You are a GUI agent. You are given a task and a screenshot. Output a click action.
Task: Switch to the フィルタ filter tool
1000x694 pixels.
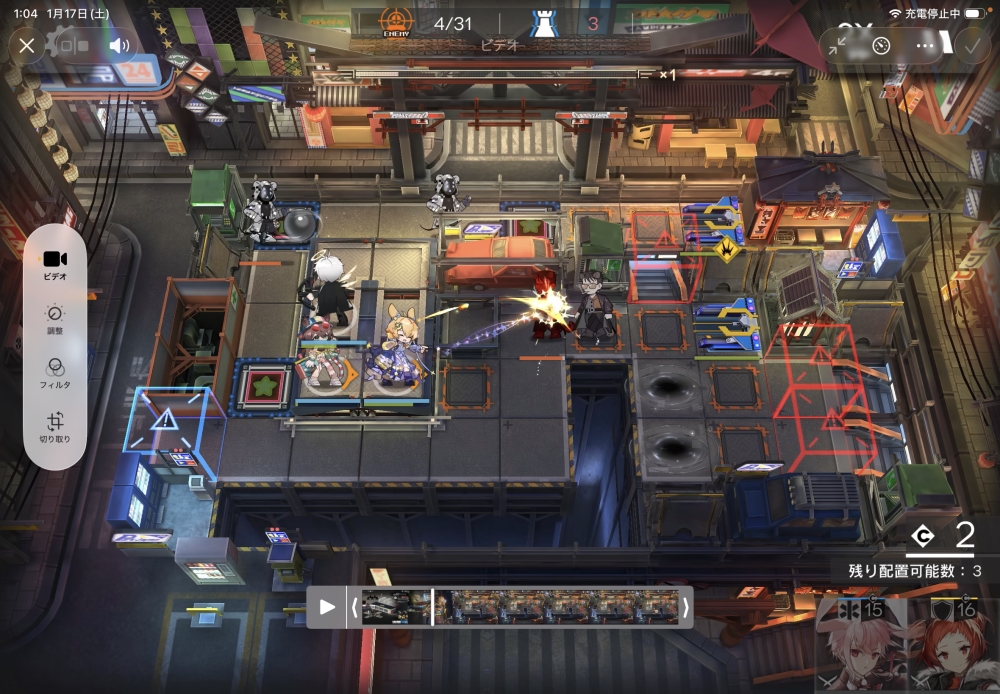(55, 372)
